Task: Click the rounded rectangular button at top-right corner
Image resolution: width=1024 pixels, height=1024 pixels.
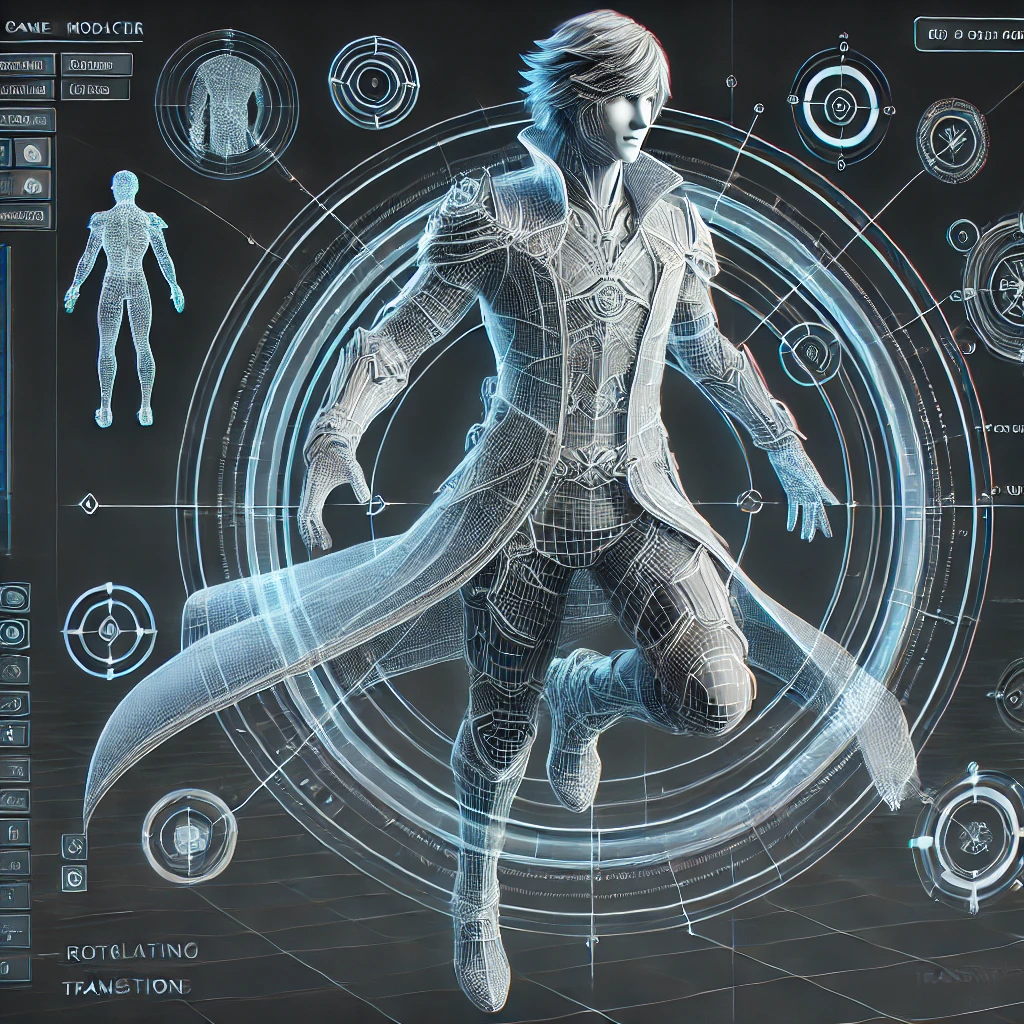Action: coord(967,34)
